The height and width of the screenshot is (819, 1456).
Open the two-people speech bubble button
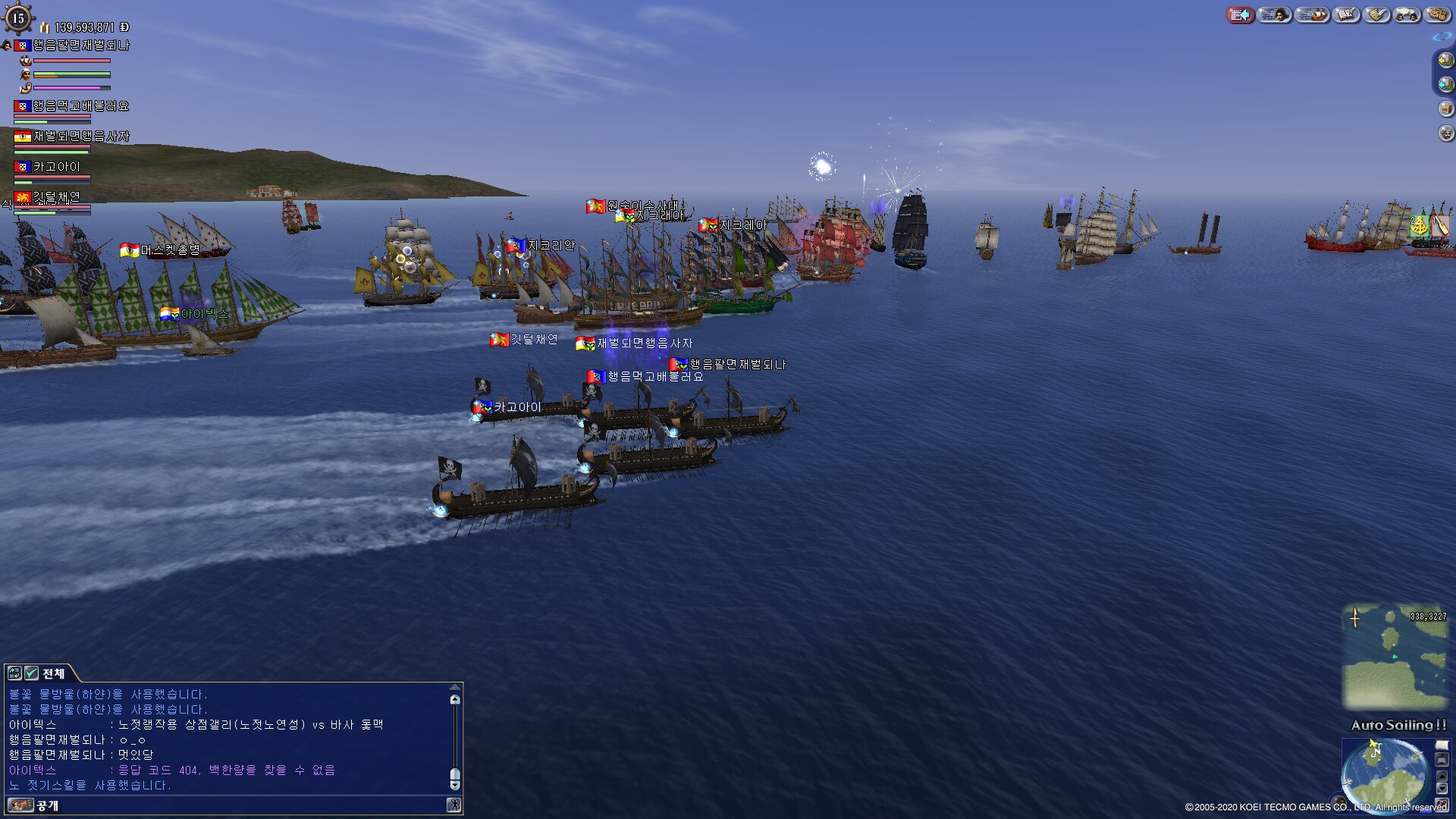click(1407, 14)
